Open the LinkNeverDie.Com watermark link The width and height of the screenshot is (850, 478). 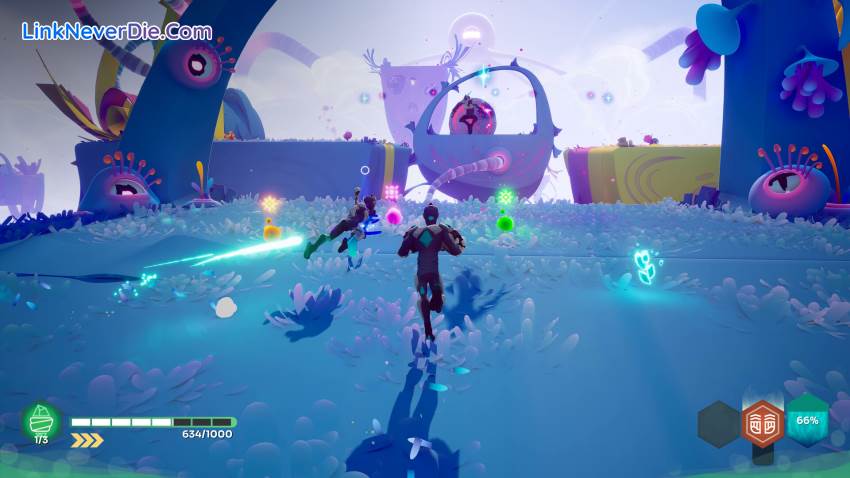tap(118, 31)
